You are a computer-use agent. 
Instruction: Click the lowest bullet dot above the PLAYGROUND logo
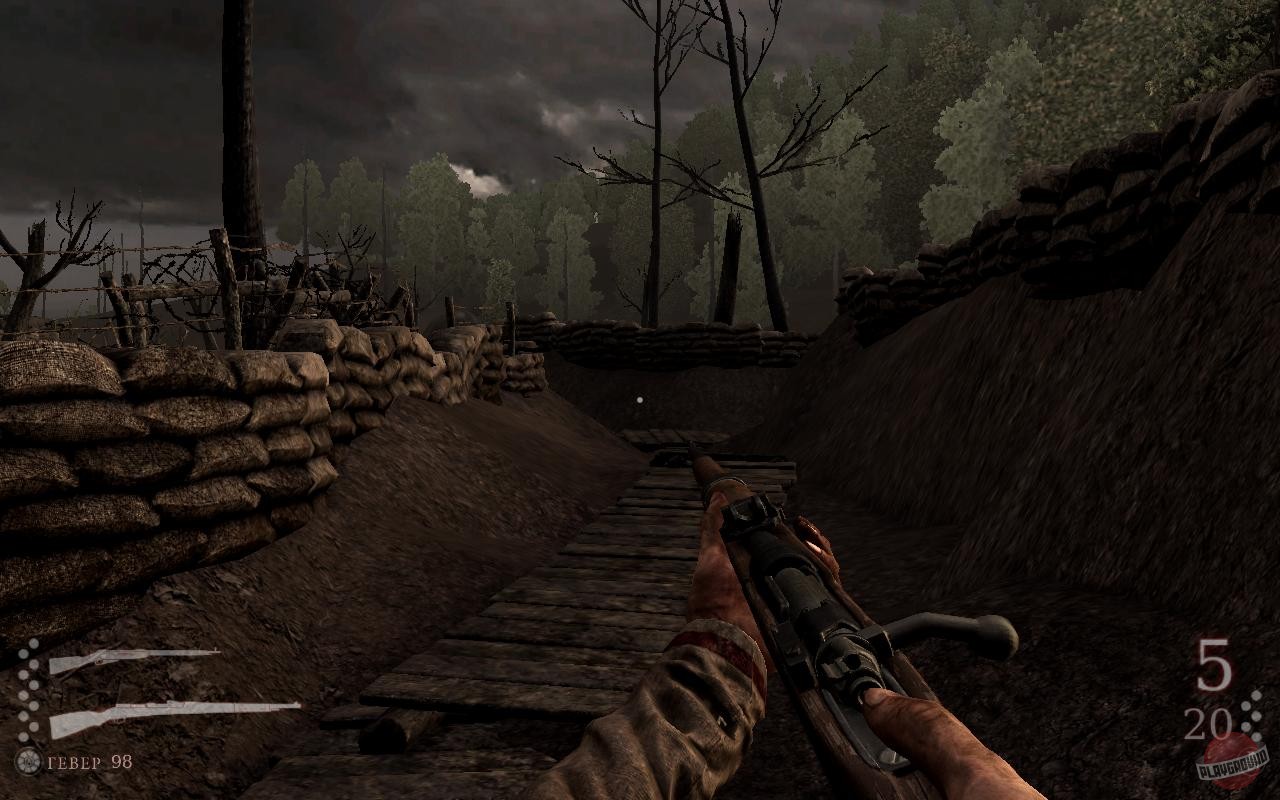[x=1257, y=738]
